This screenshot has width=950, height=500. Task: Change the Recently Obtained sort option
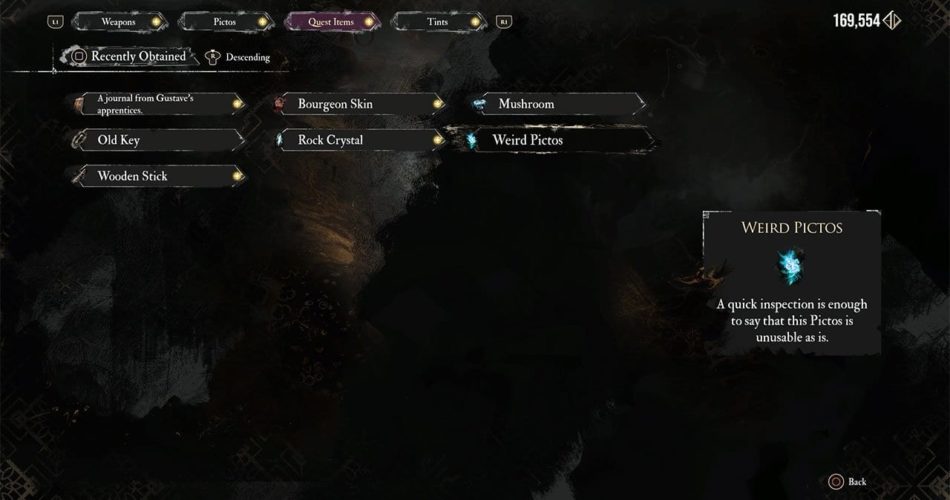pos(128,57)
